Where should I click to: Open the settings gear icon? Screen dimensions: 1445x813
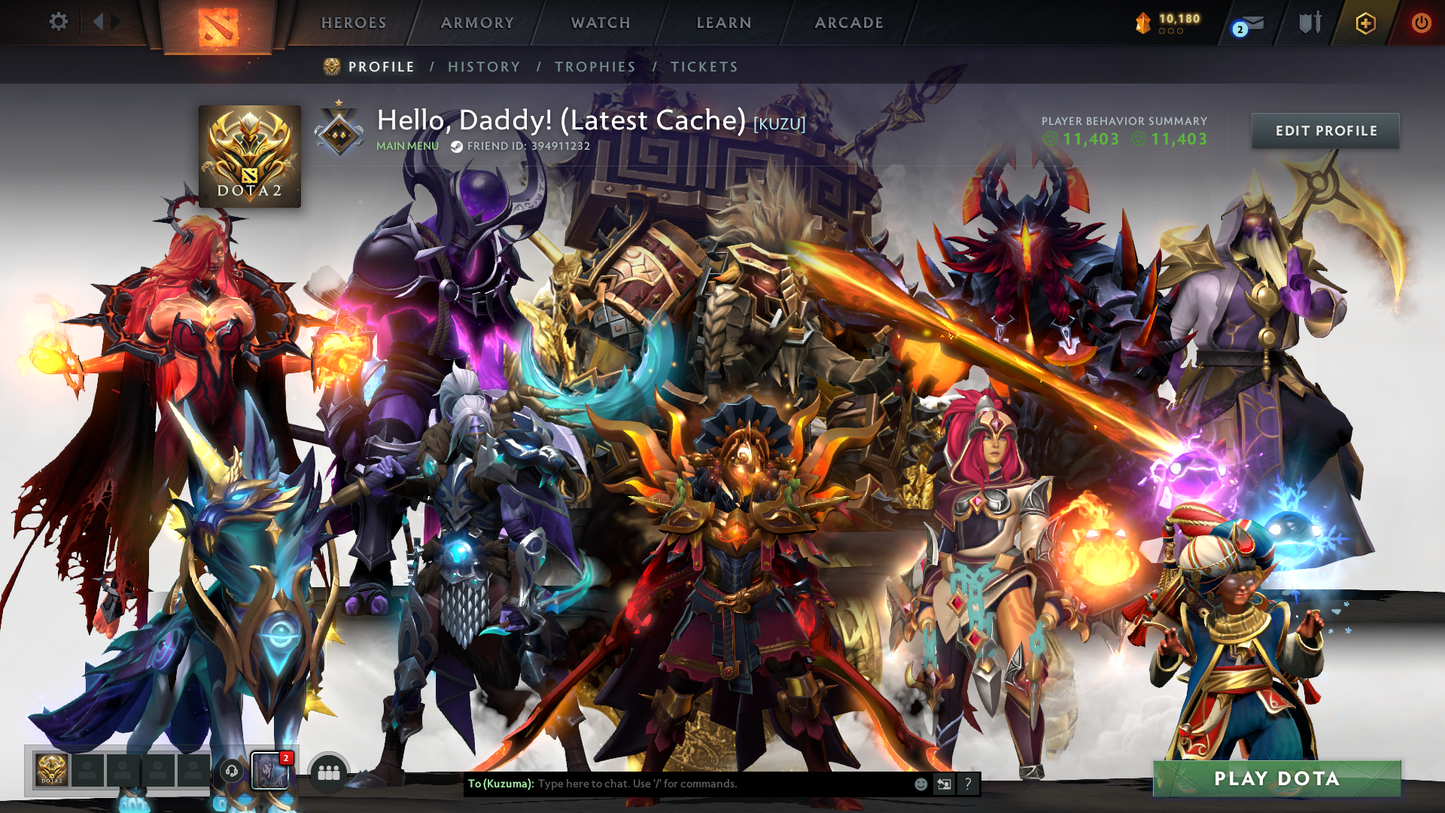(57, 20)
